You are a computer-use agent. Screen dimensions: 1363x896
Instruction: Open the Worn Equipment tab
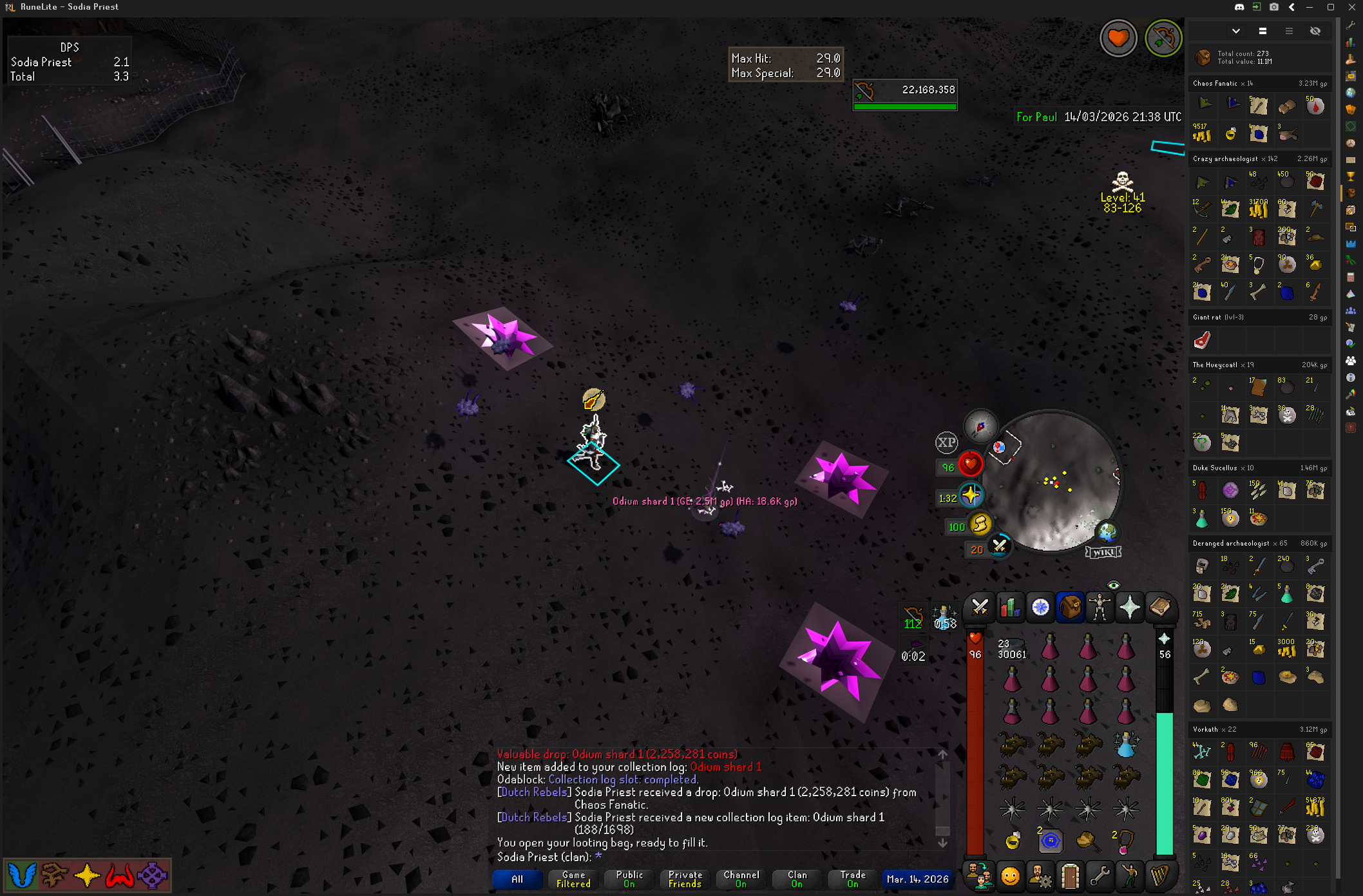1100,607
